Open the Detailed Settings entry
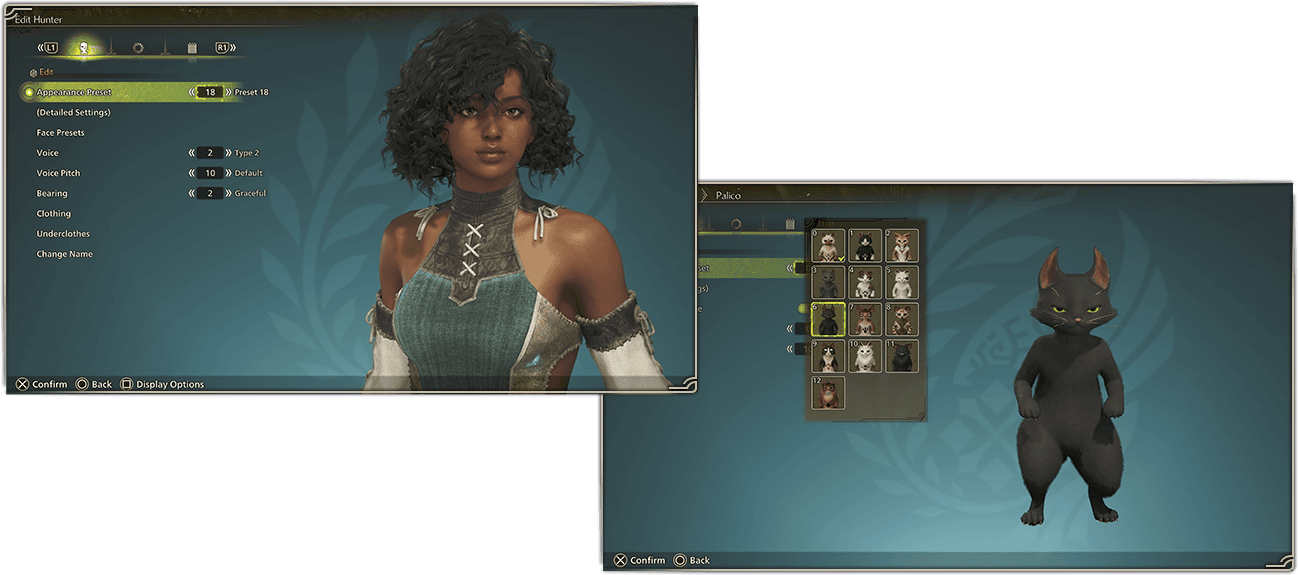 tap(73, 112)
